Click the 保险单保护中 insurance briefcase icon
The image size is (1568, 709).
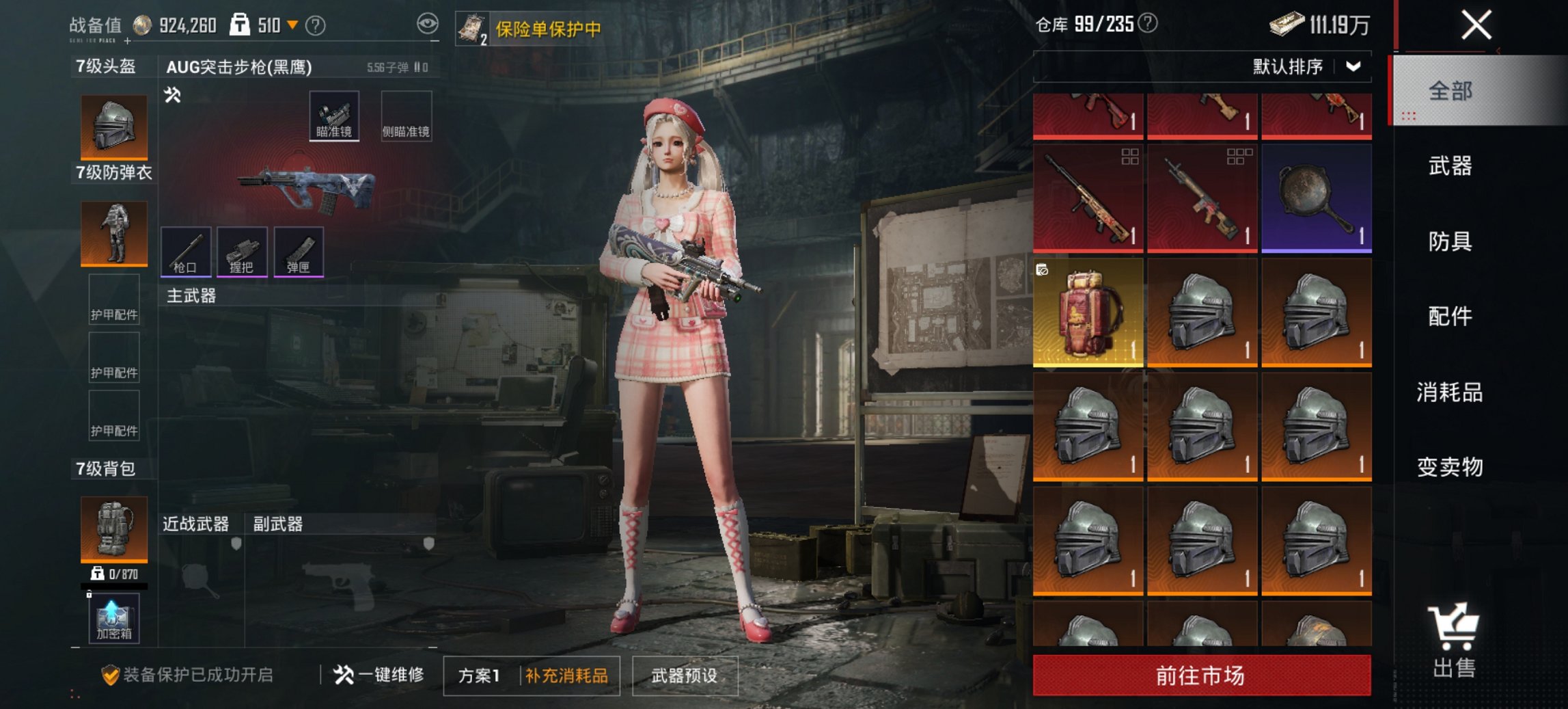pyautogui.click(x=473, y=29)
